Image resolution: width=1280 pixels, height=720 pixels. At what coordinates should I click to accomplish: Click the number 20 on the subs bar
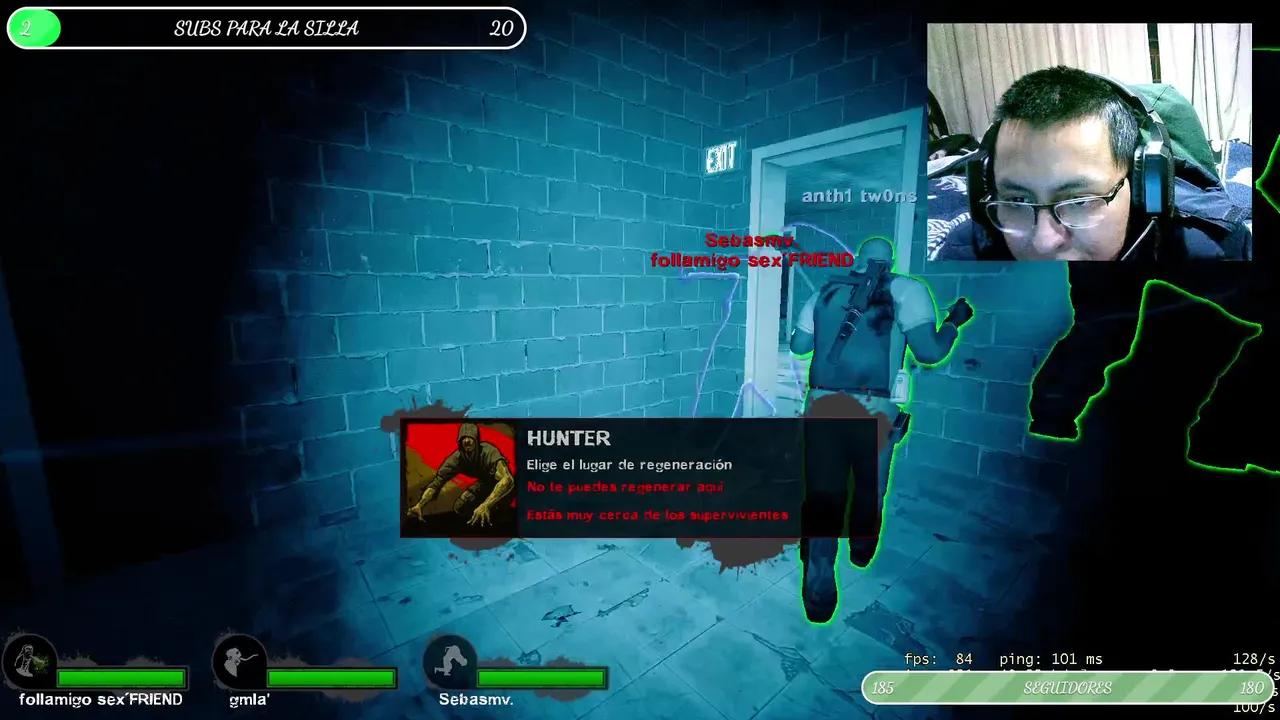click(x=501, y=28)
